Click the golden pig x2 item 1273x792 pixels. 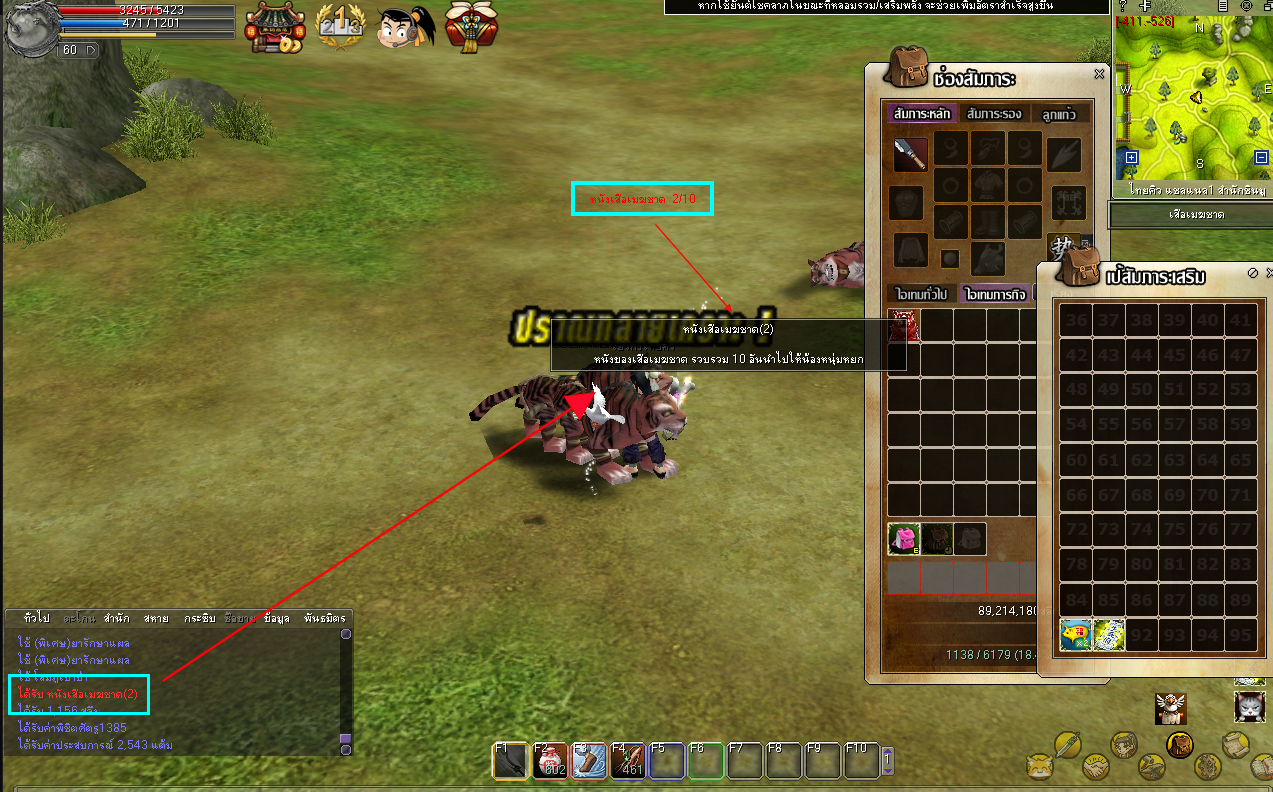pos(1076,633)
